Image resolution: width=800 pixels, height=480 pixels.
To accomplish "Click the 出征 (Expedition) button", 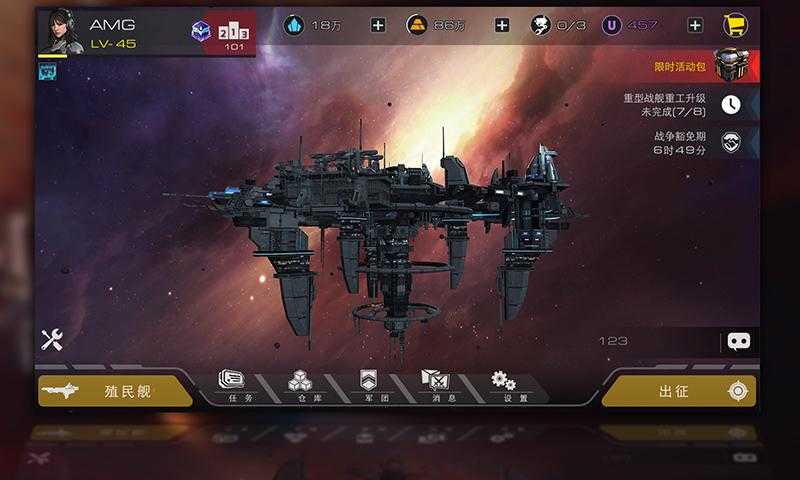I will point(680,391).
